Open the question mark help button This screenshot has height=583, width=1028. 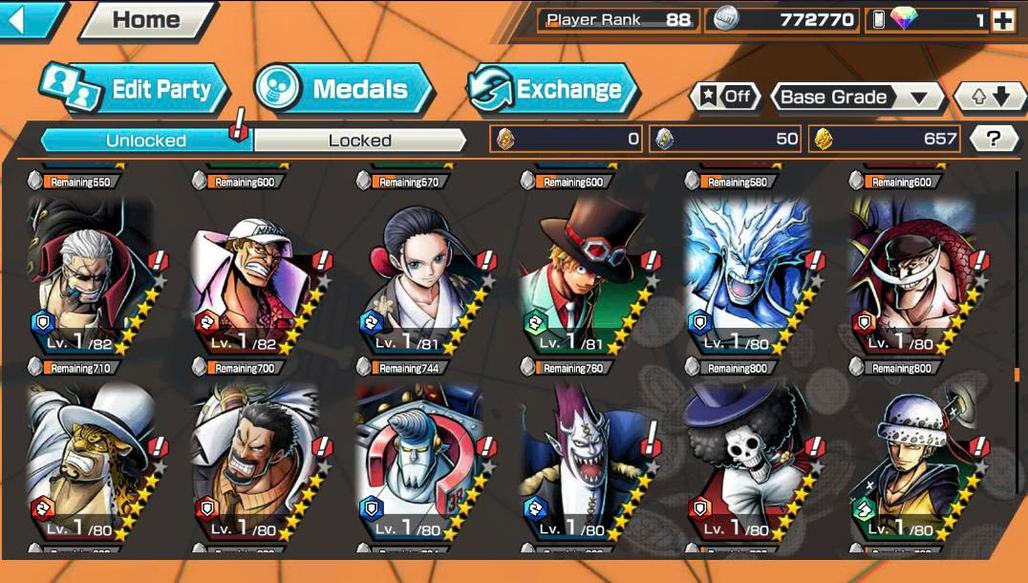click(x=994, y=139)
